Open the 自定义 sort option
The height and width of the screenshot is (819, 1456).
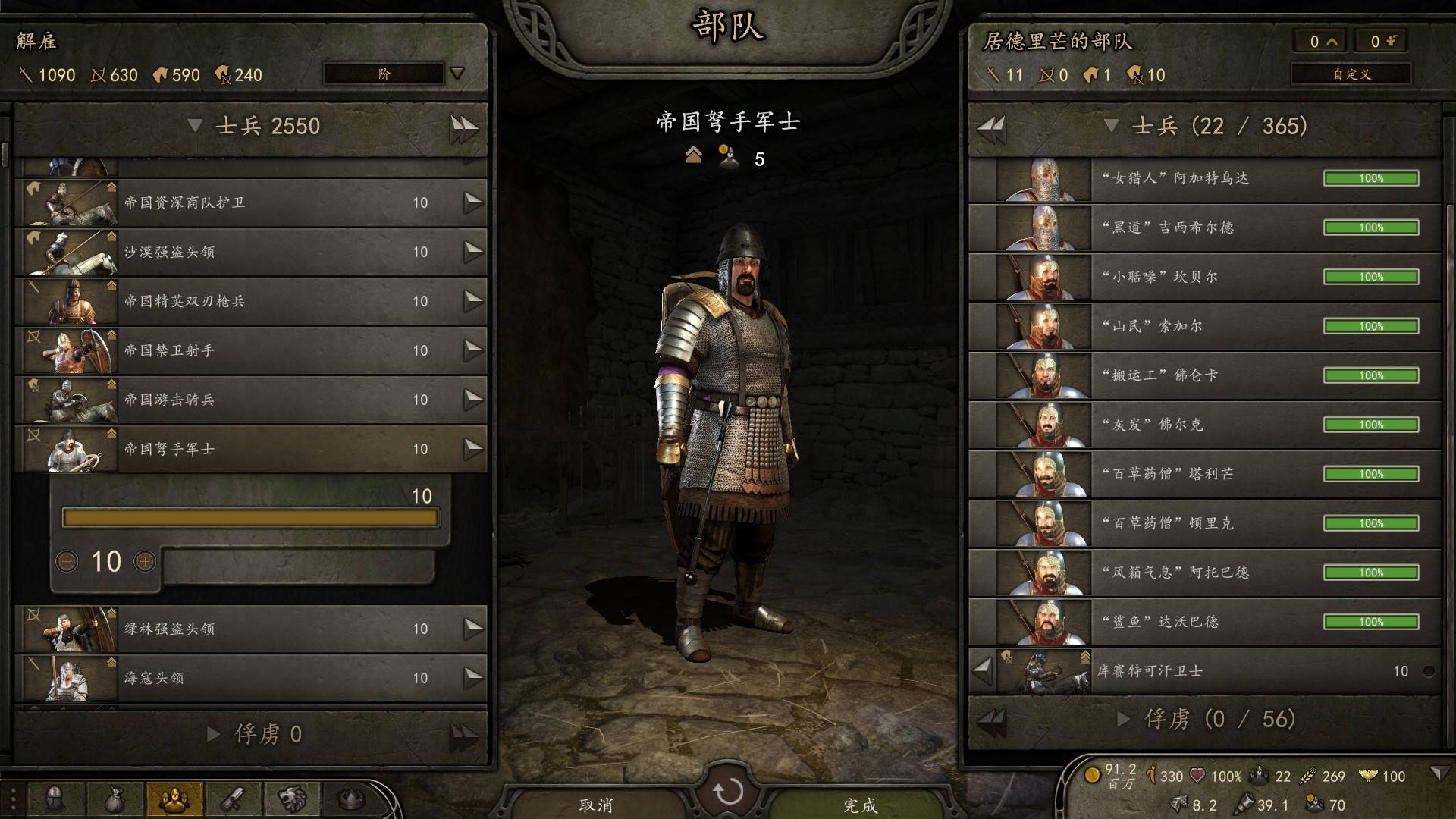click(1351, 74)
